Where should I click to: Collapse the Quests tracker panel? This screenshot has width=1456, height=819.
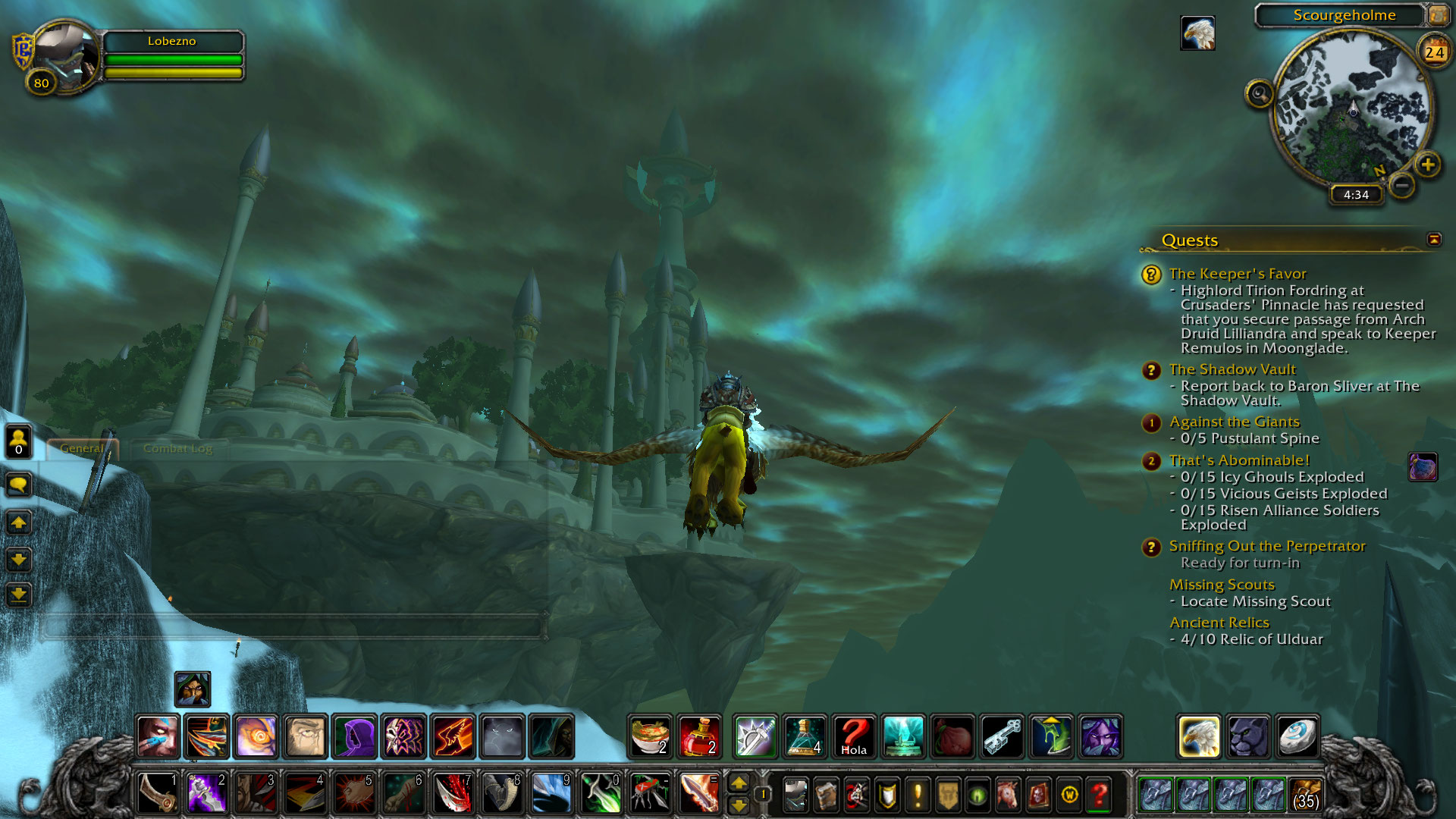[x=1433, y=240]
